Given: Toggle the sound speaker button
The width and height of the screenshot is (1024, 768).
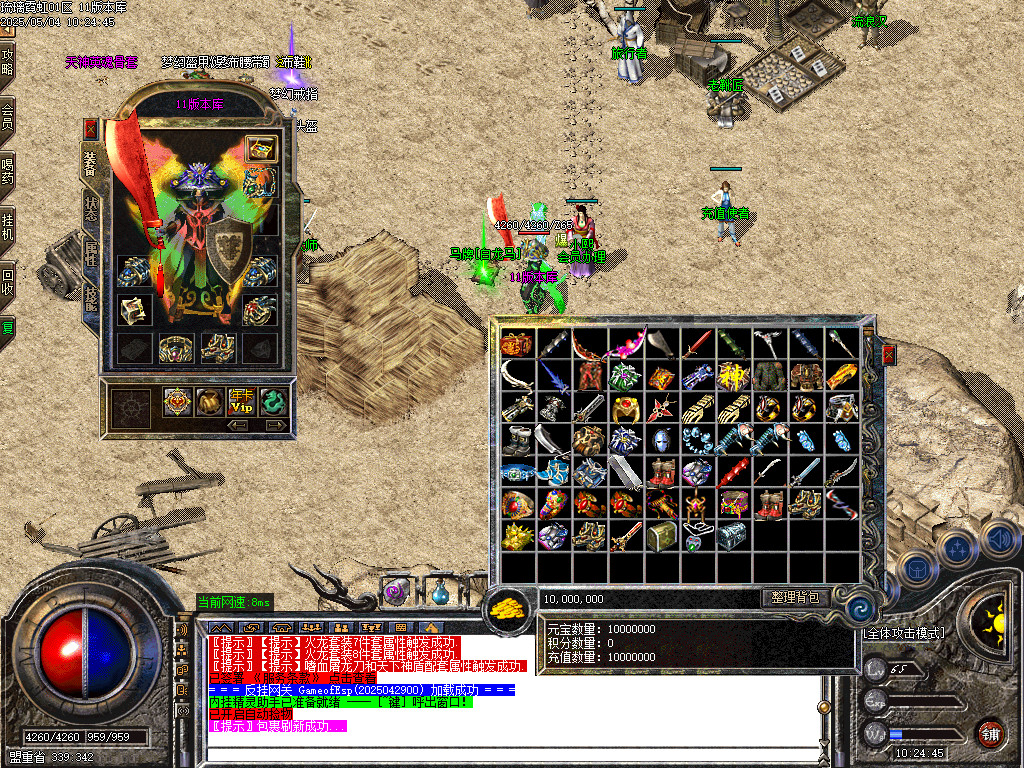Looking at the screenshot, I should [999, 540].
